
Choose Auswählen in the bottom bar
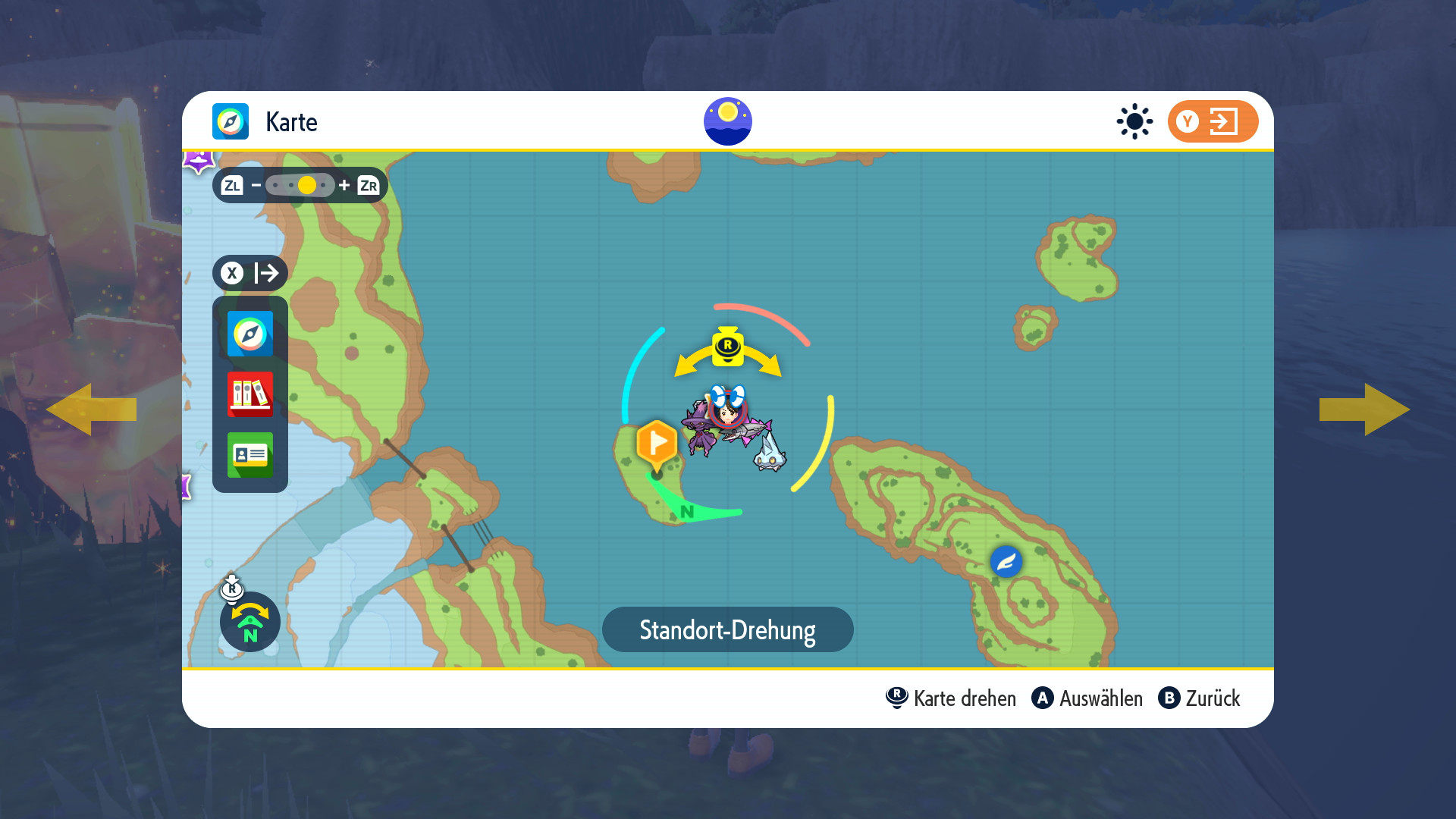coord(1087,698)
